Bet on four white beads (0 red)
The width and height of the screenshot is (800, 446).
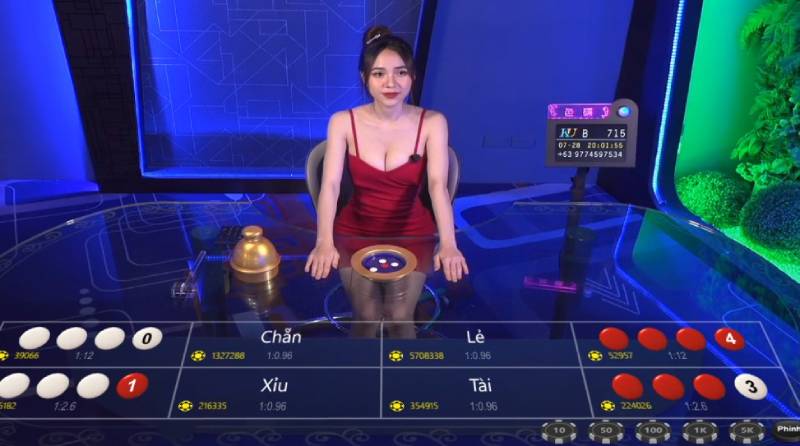(85, 342)
